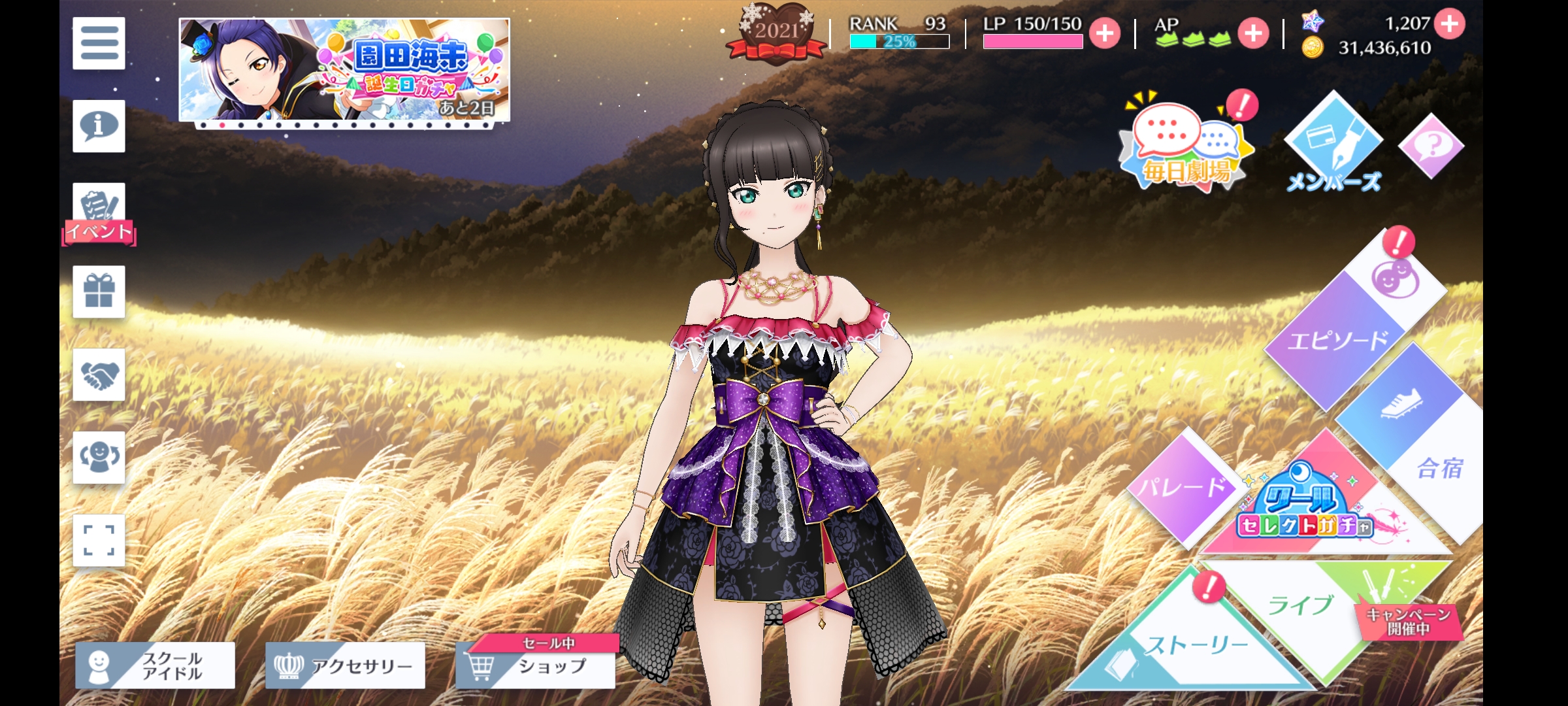Open the ショップ shop
This screenshot has height=706, width=1568.
(x=536, y=665)
